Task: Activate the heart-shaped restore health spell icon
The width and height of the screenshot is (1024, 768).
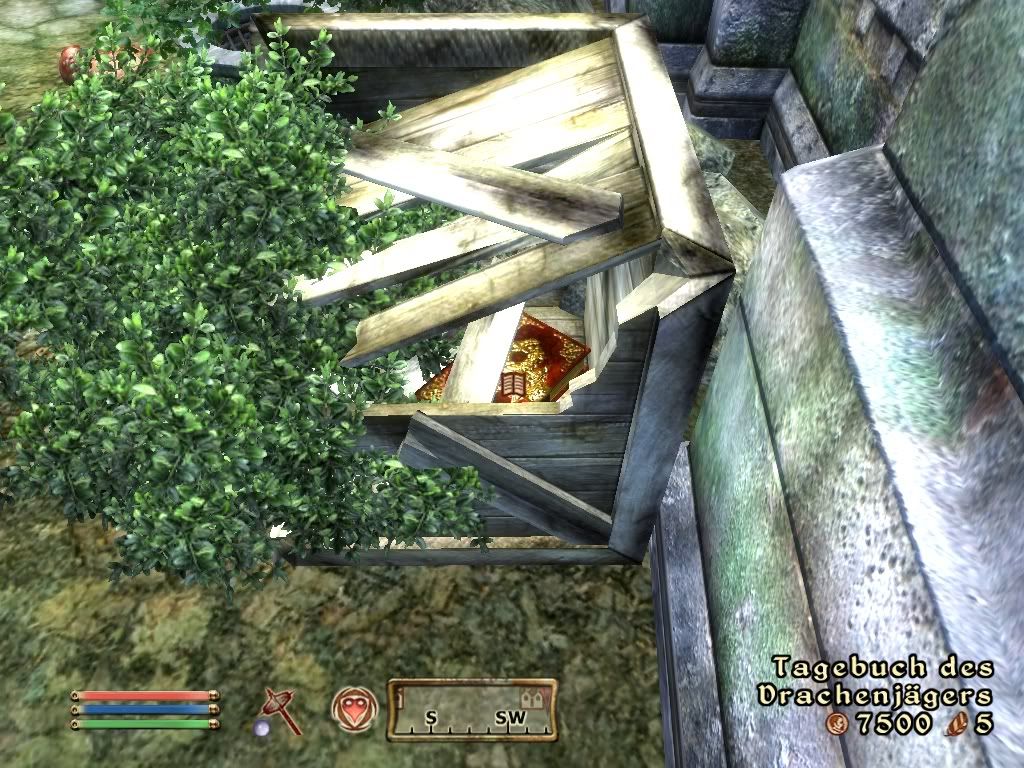Action: (353, 708)
